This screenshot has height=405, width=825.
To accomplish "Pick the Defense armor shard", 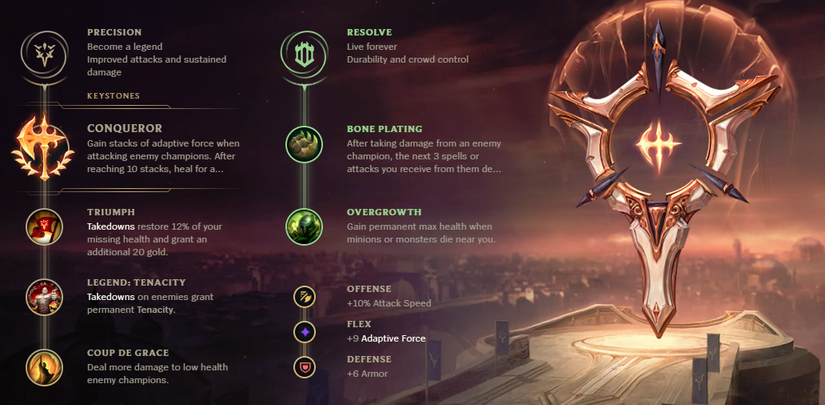I will [304, 367].
